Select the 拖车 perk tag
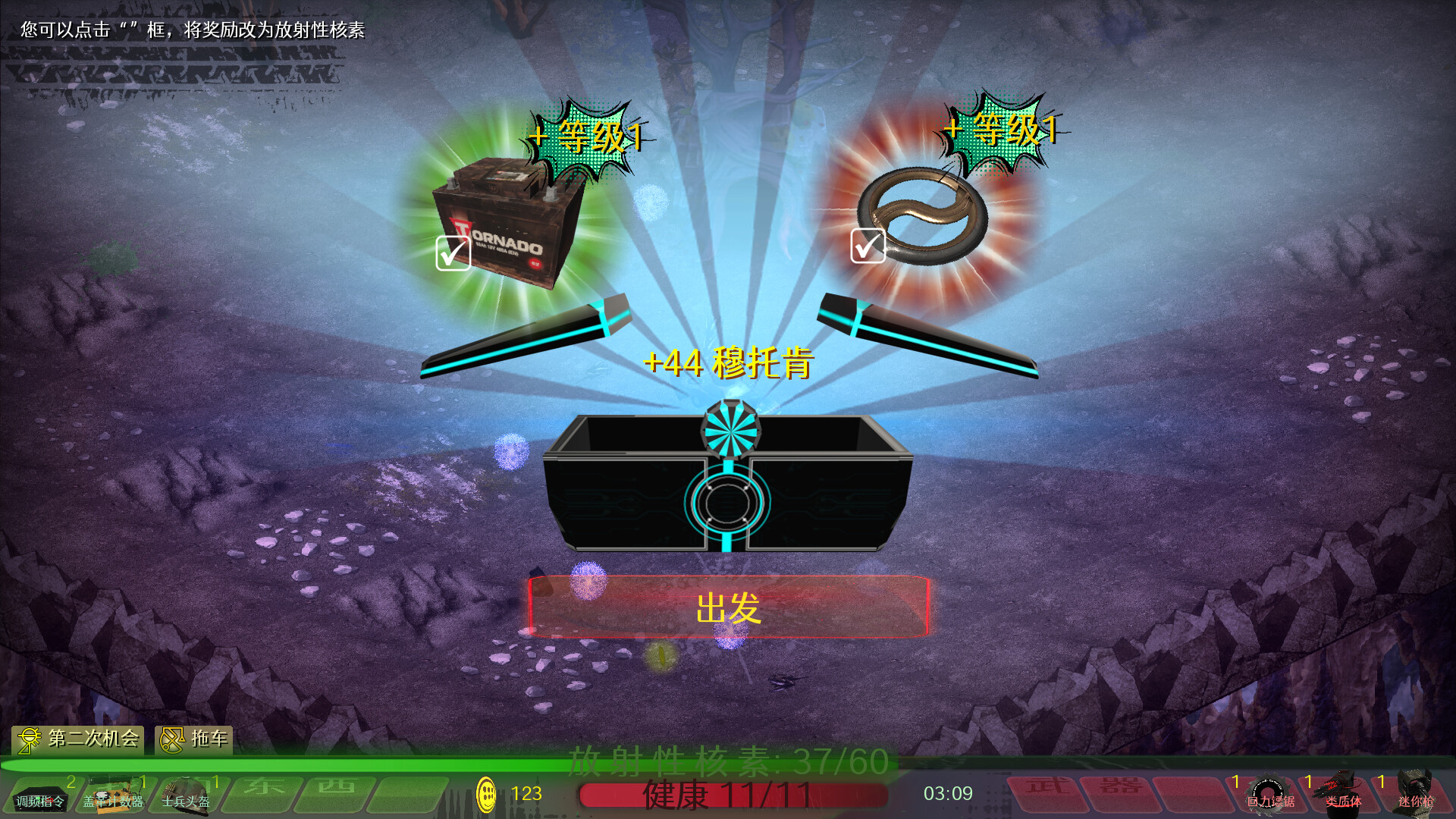1456x819 pixels. [x=194, y=739]
